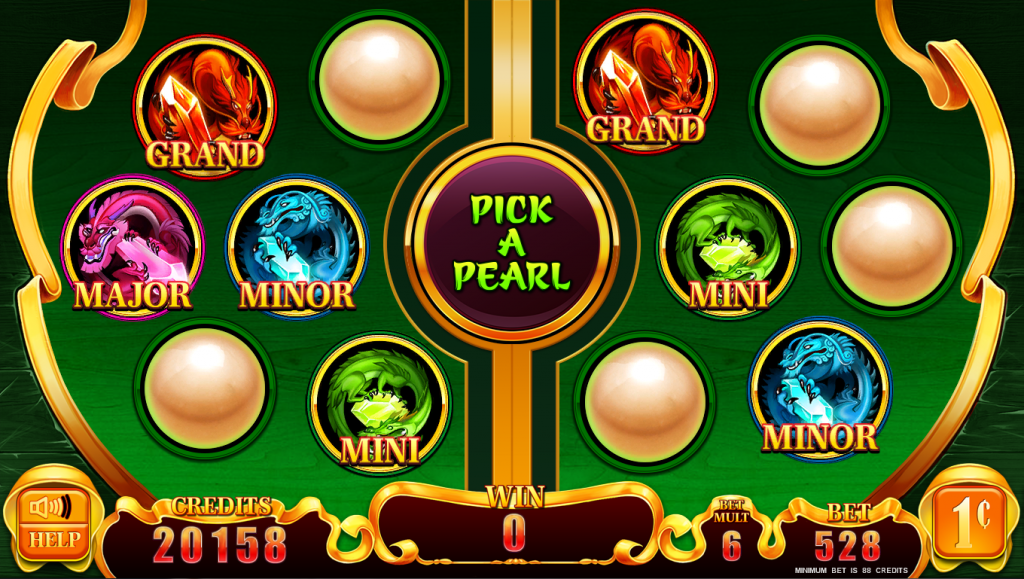Select the pink MAJOR dragon medallion
The width and height of the screenshot is (1024, 579).
(x=132, y=248)
